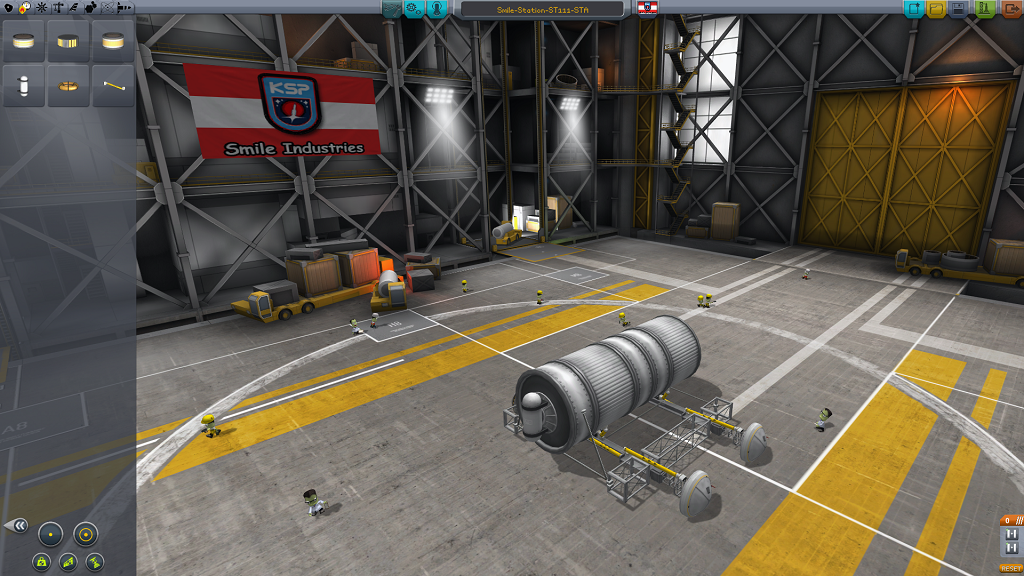This screenshot has width=1024, height=576.
Task: Load a craft with the yellow folder button
Action: point(937,9)
